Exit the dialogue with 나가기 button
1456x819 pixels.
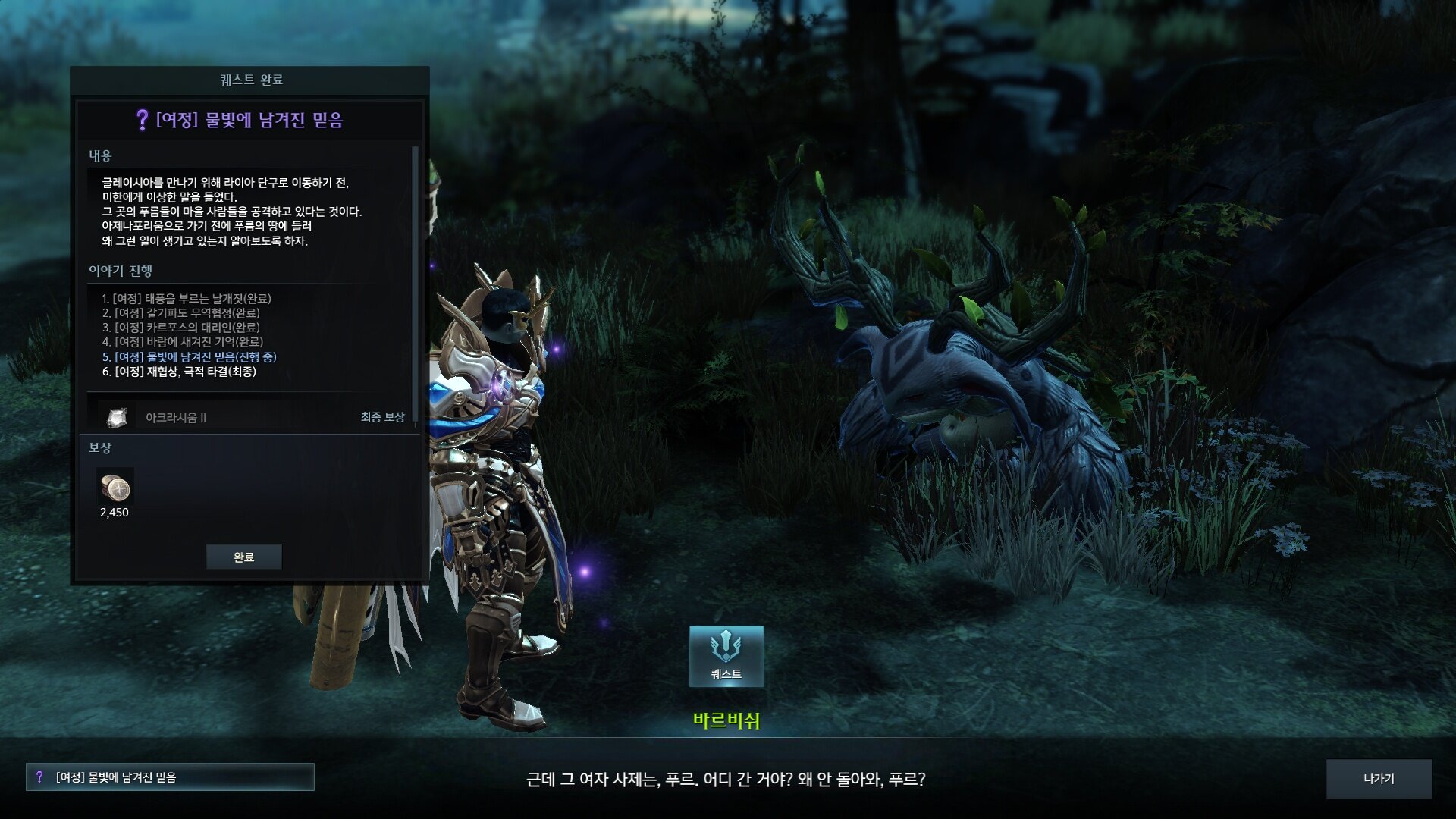(x=1378, y=779)
